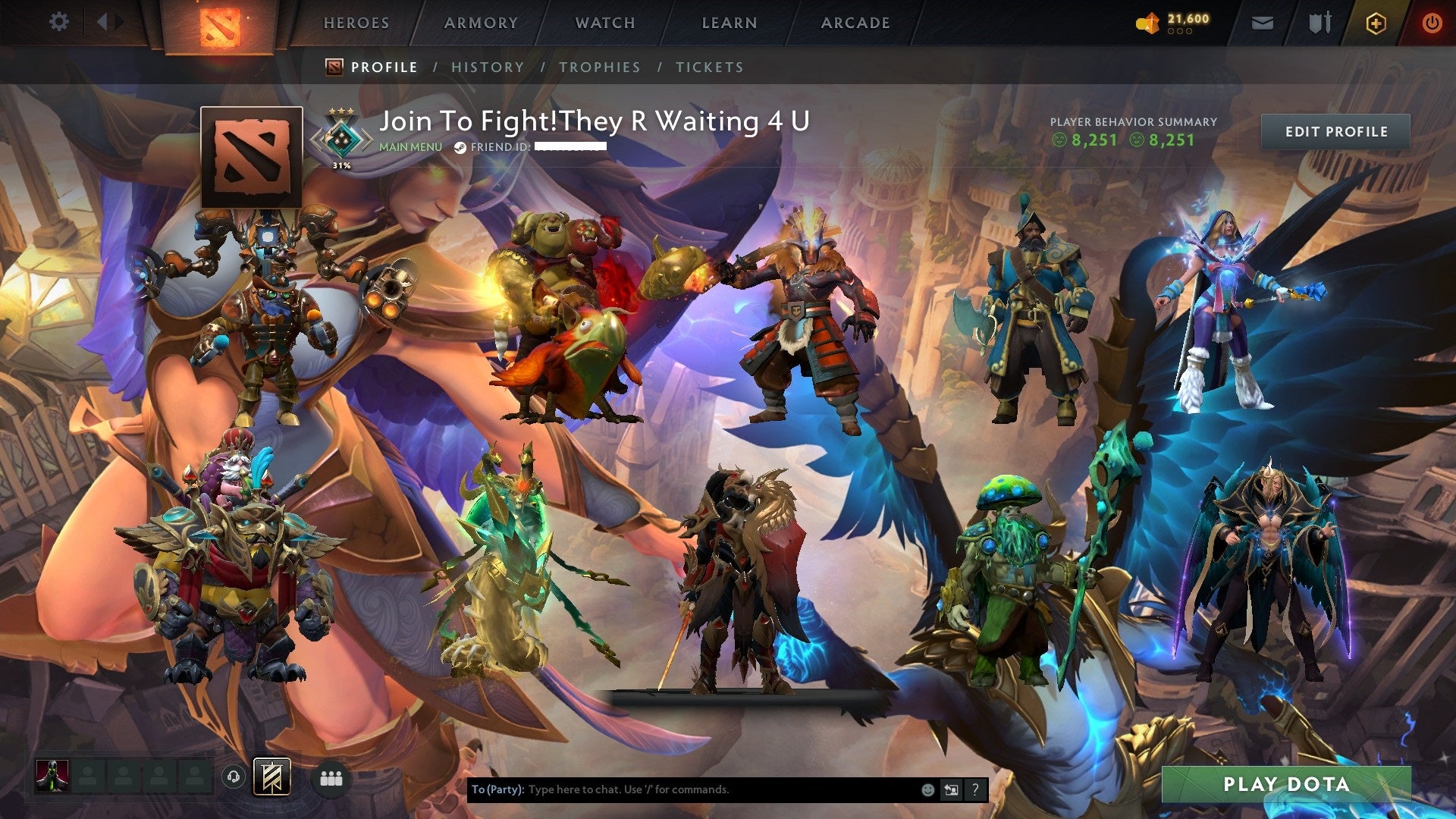Viewport: 1456px width, 819px height.
Task: Switch the chat target from To (Party)
Action: 497,789
